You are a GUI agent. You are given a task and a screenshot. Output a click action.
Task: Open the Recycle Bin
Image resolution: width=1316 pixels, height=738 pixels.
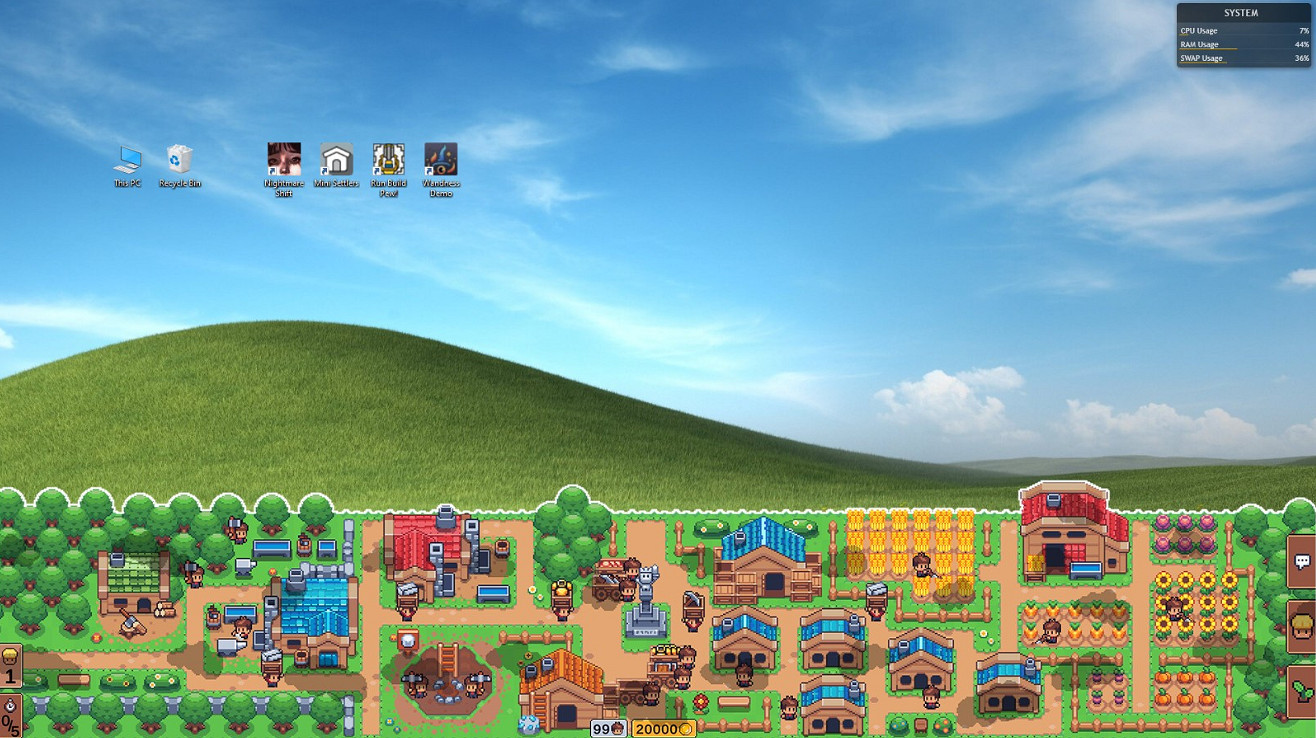(180, 160)
